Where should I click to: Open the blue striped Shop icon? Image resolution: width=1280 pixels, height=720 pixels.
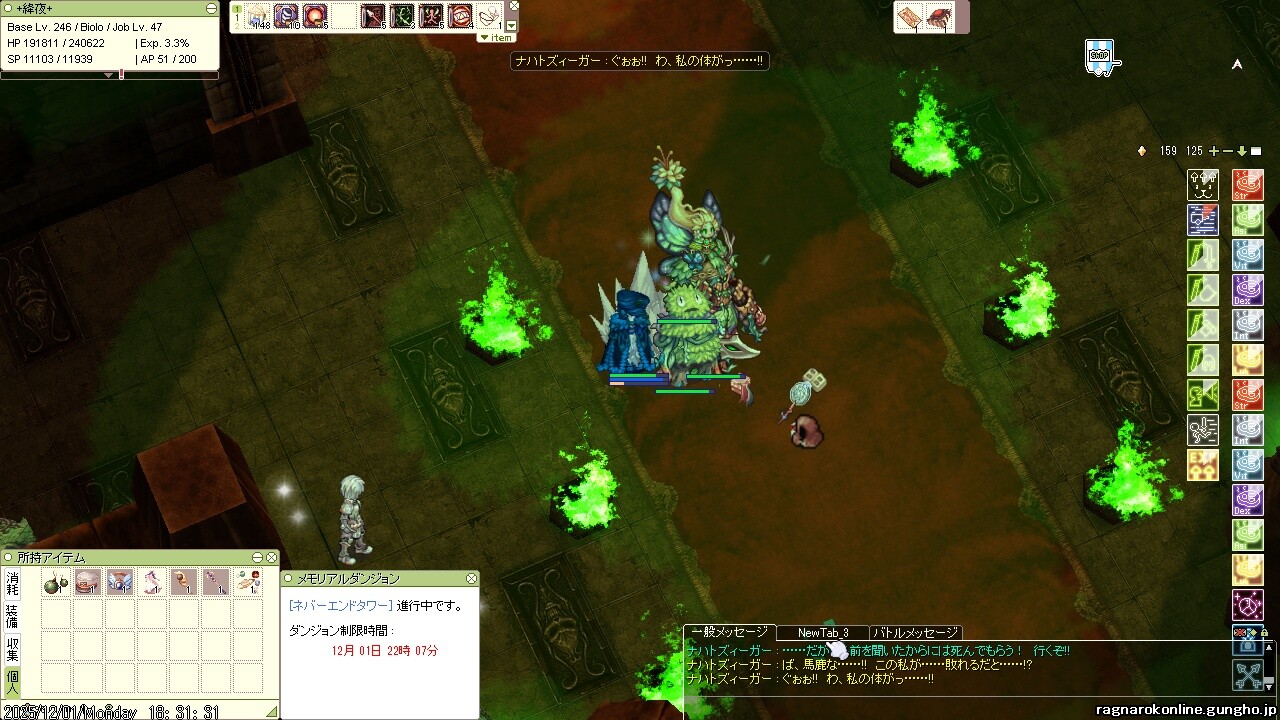point(1099,56)
